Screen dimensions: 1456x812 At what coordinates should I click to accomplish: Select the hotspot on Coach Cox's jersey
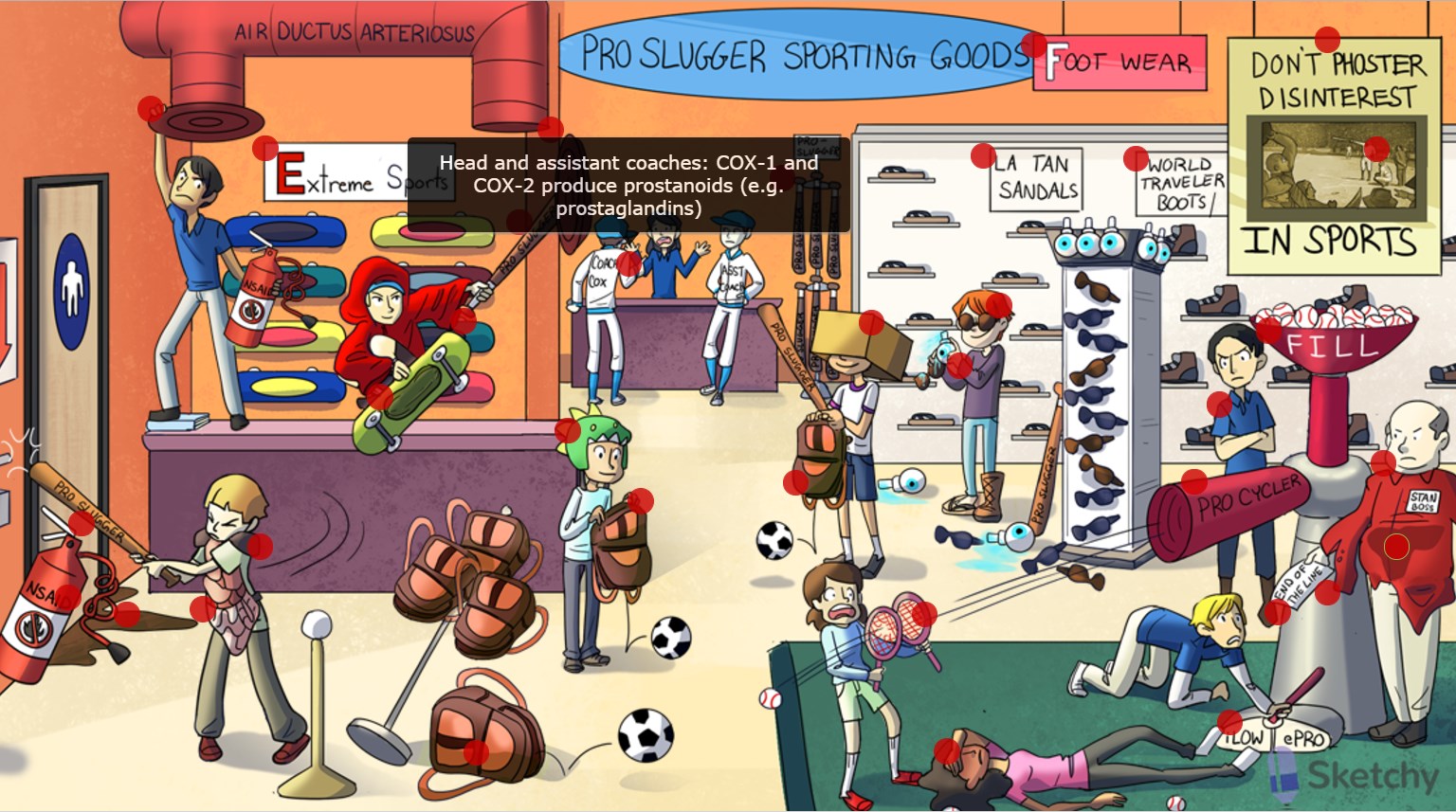pos(628,263)
